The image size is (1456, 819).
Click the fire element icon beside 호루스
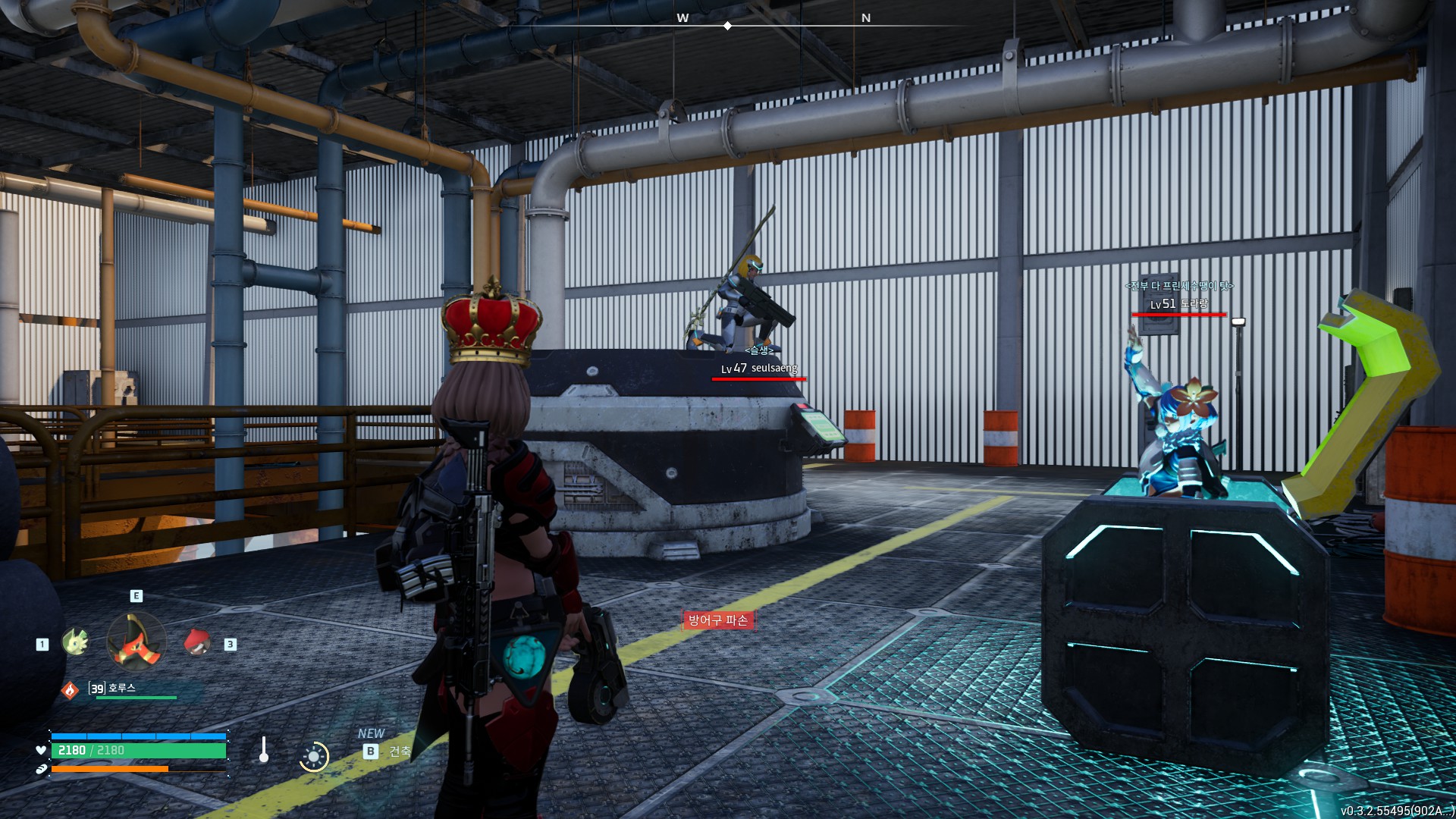[x=70, y=690]
